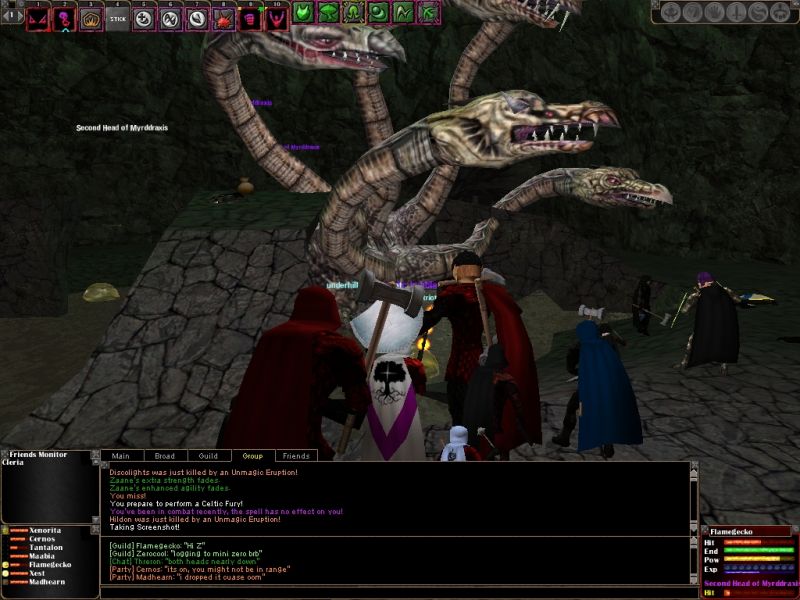Select friend Cleria in Friends Monitor
Image resolution: width=800 pixels, height=600 pixels.
pyautogui.click(x=15, y=464)
